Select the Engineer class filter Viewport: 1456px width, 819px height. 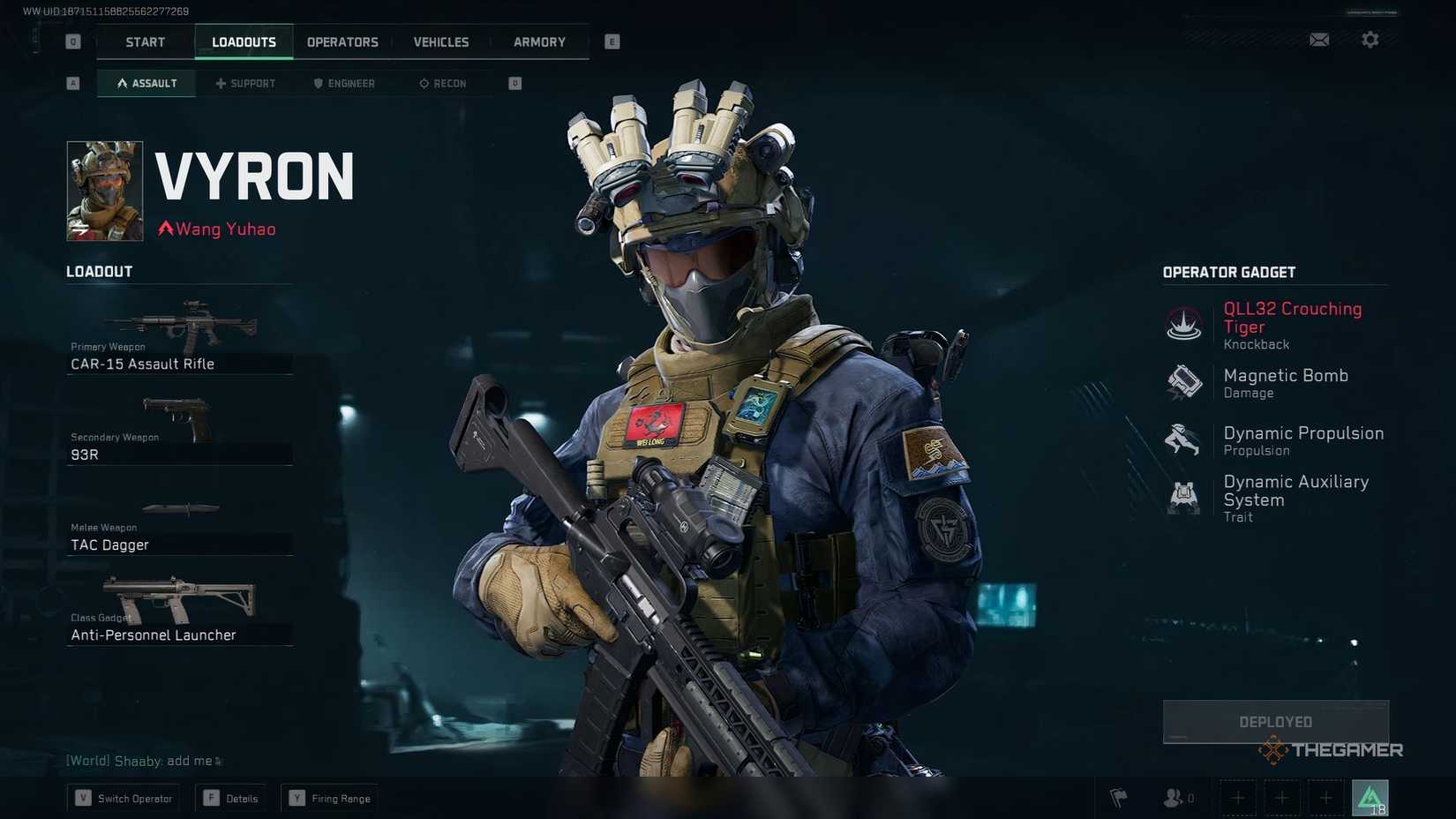[x=344, y=83]
